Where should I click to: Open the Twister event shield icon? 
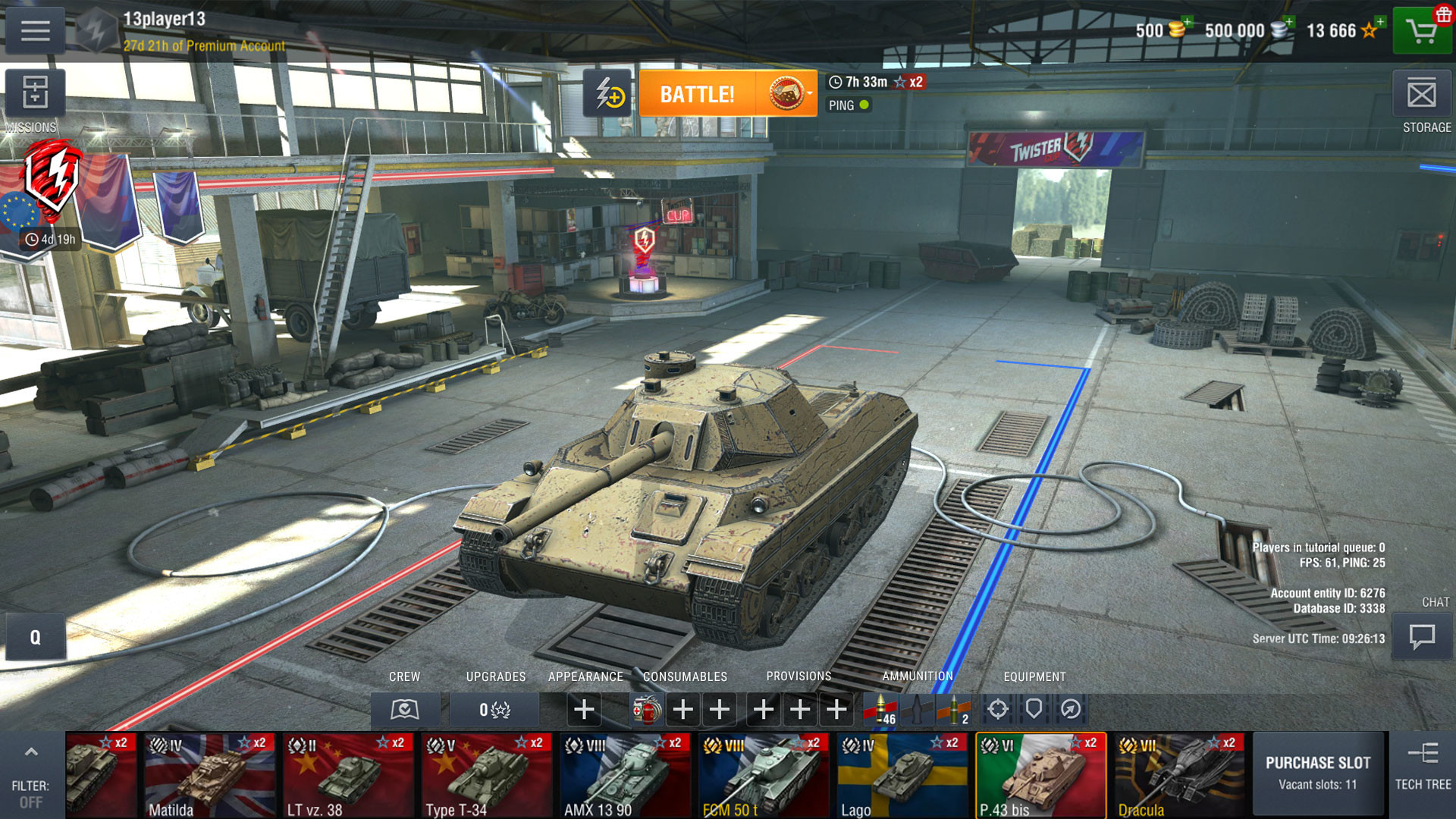[x=52, y=179]
